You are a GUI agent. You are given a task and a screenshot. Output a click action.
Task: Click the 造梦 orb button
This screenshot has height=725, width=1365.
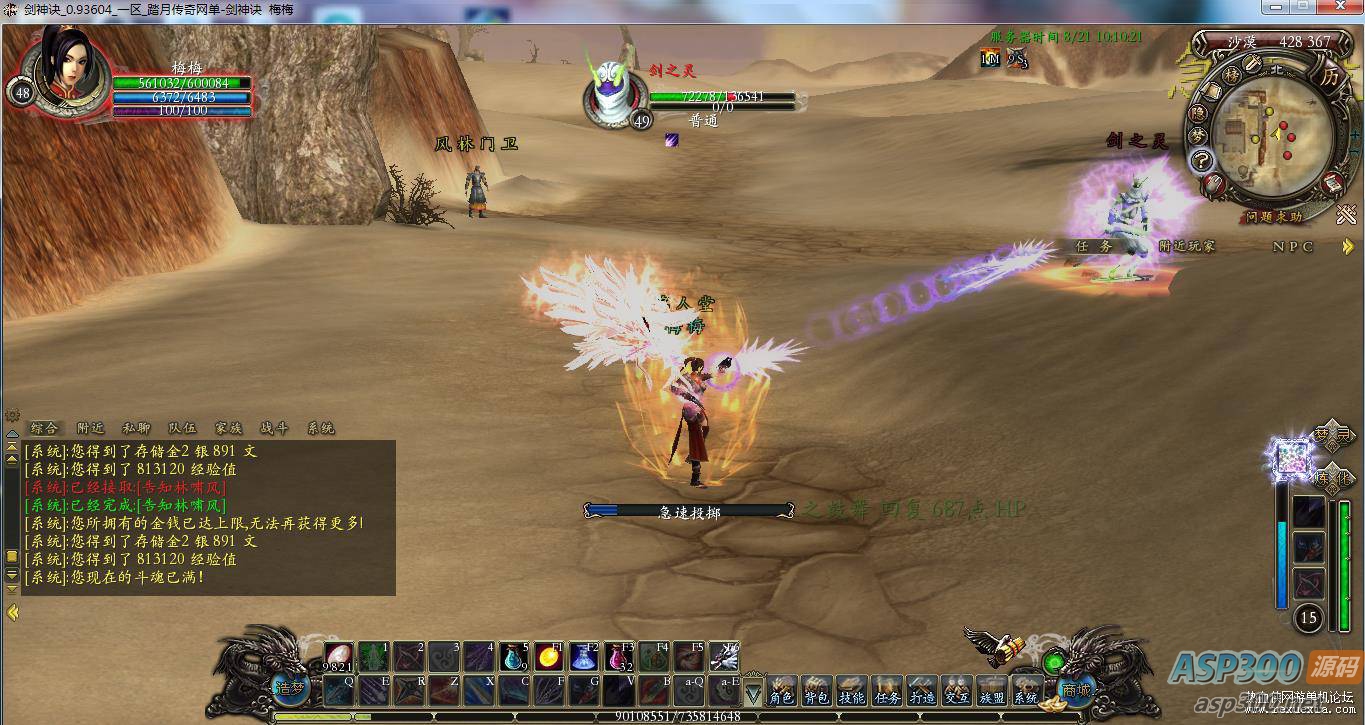[x=289, y=689]
